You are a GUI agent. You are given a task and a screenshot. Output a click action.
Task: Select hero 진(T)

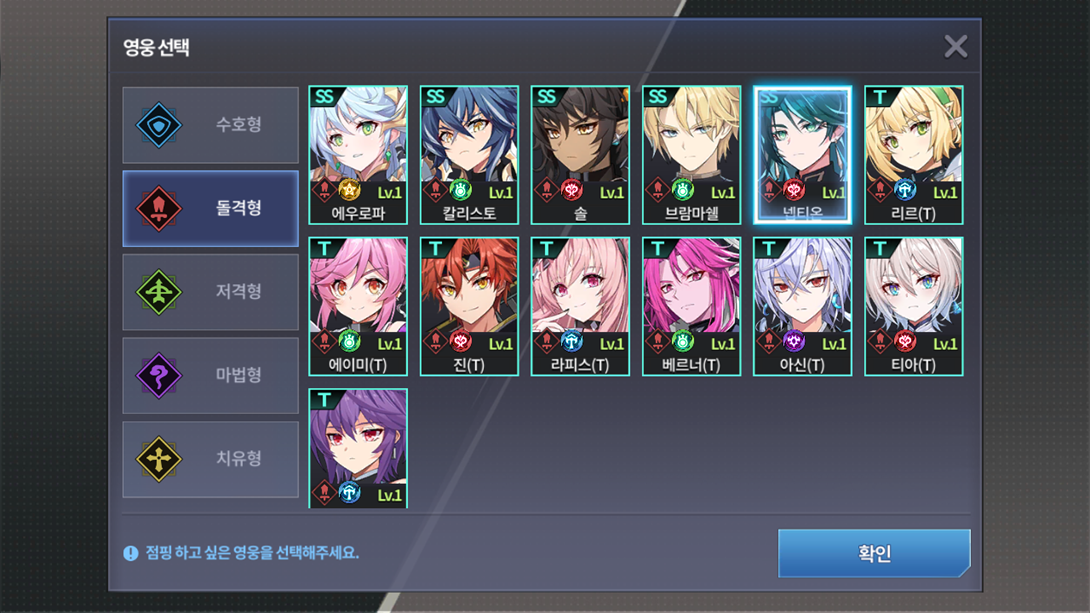[469, 306]
